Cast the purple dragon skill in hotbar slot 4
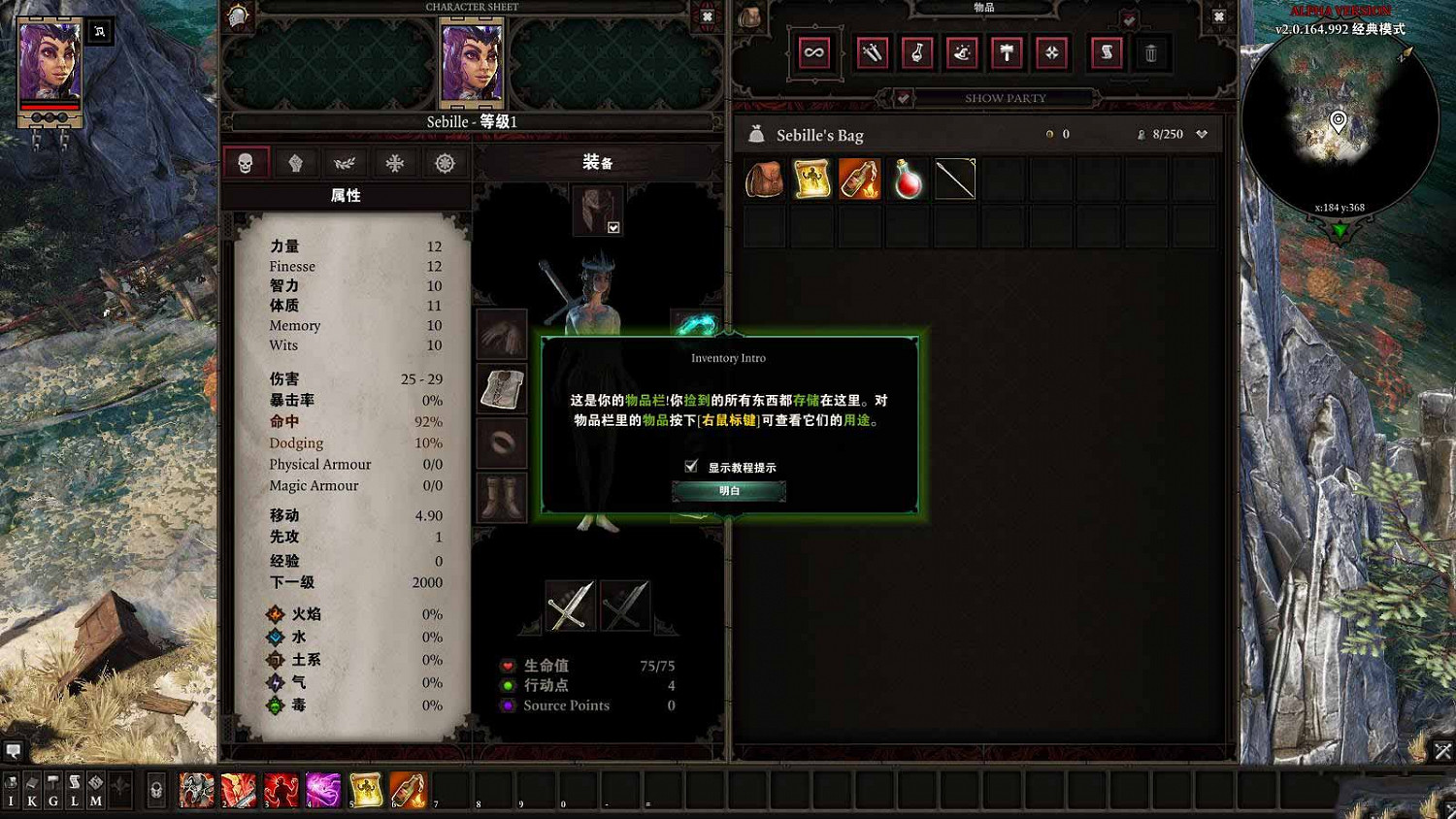The image size is (1456, 819). click(x=322, y=789)
